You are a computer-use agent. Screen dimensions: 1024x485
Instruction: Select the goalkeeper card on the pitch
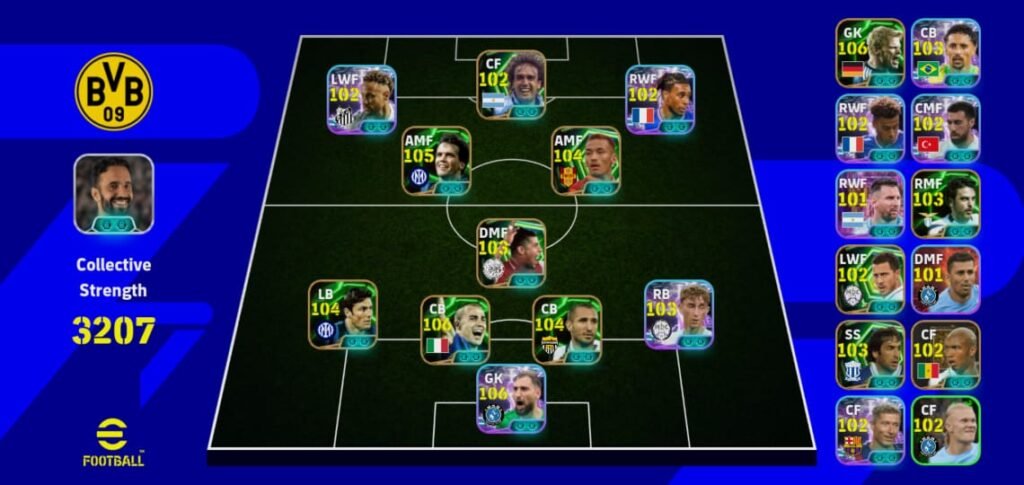[x=511, y=398]
